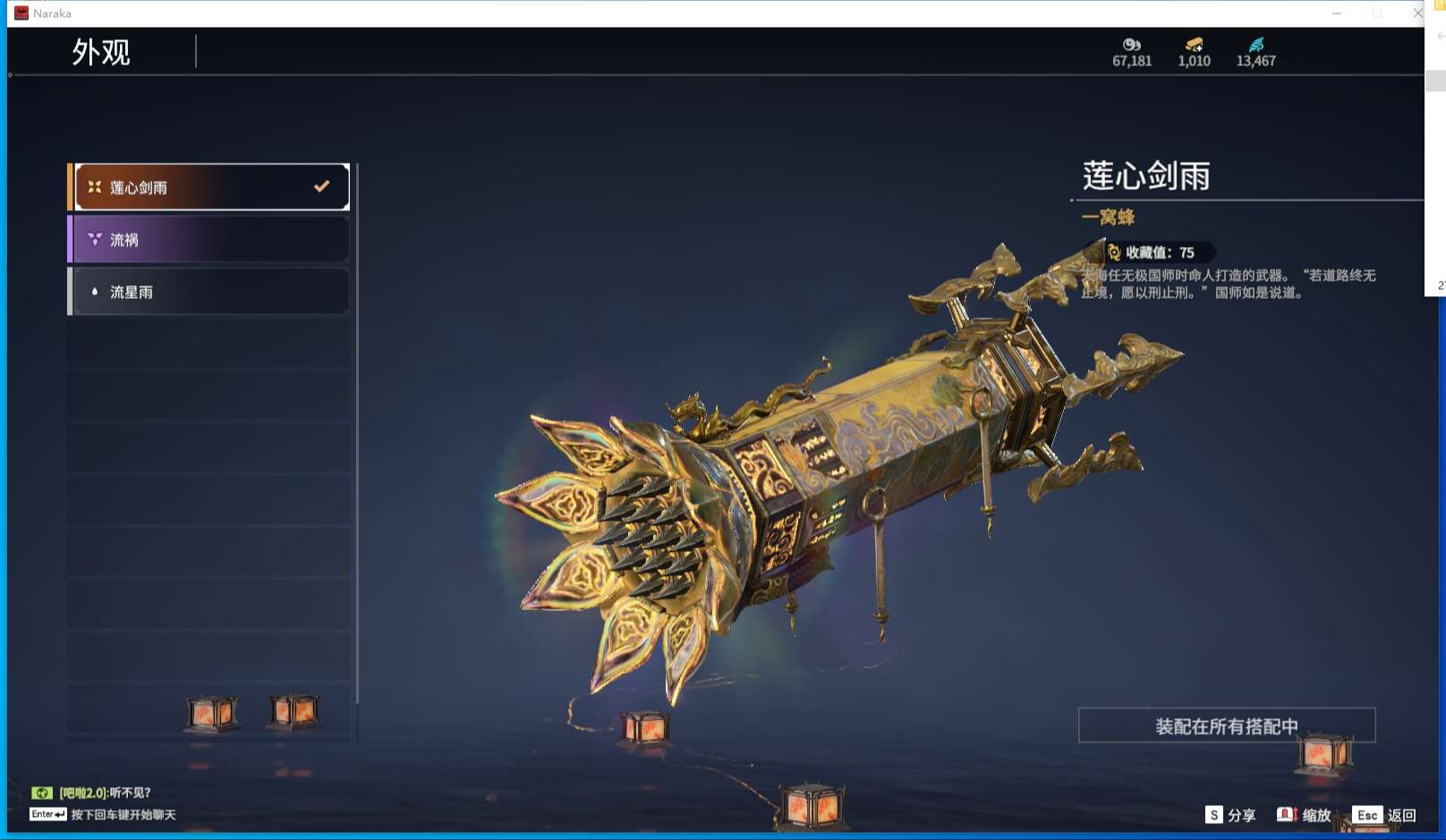The width and height of the screenshot is (1446, 840).
Task: Open the 分享 share option
Action: (1230, 815)
